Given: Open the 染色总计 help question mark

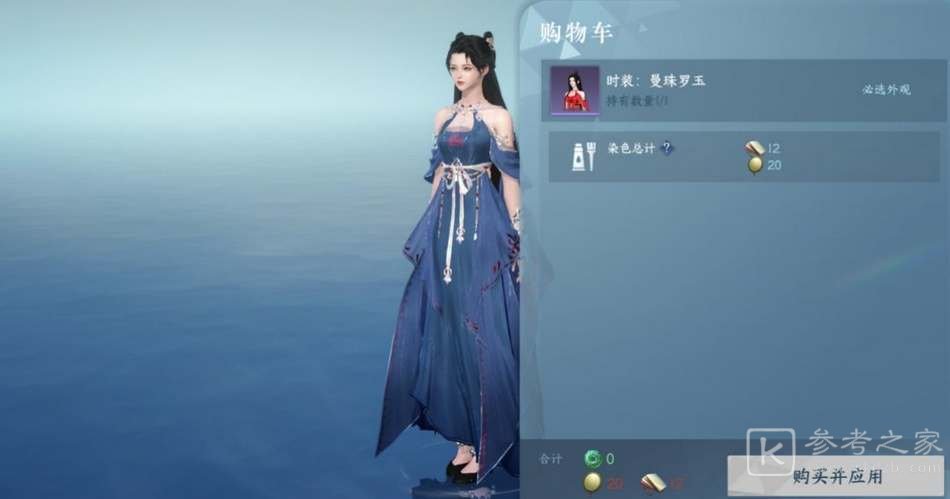Looking at the screenshot, I should [x=667, y=148].
